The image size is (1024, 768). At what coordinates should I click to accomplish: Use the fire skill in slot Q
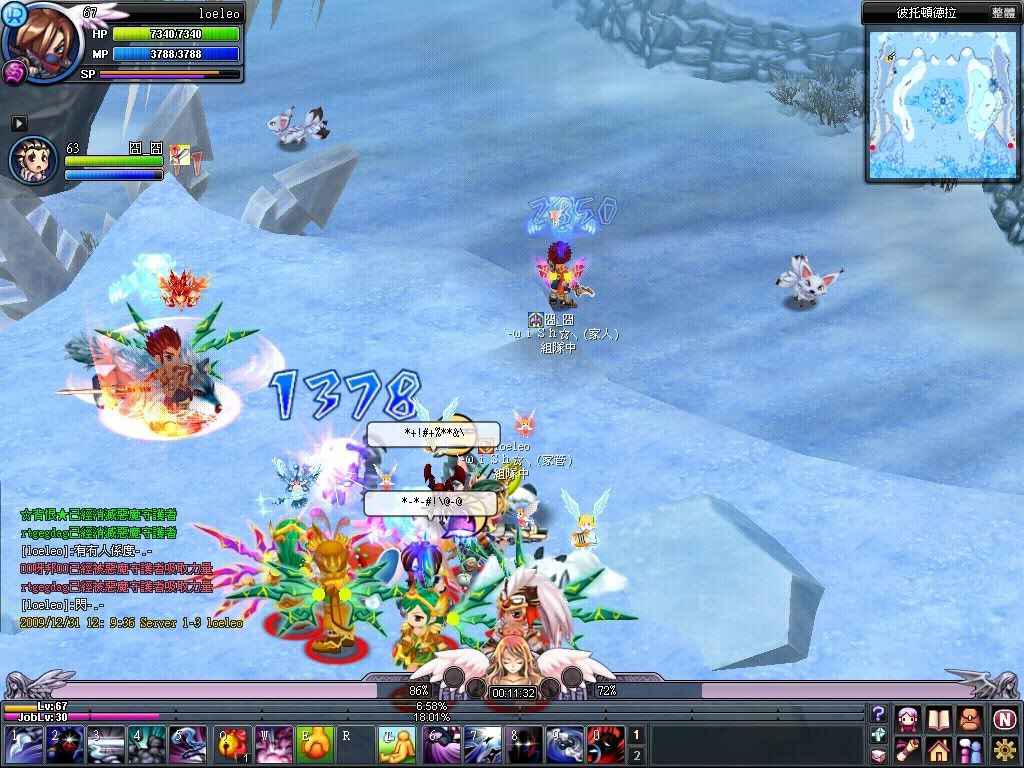pos(233,746)
